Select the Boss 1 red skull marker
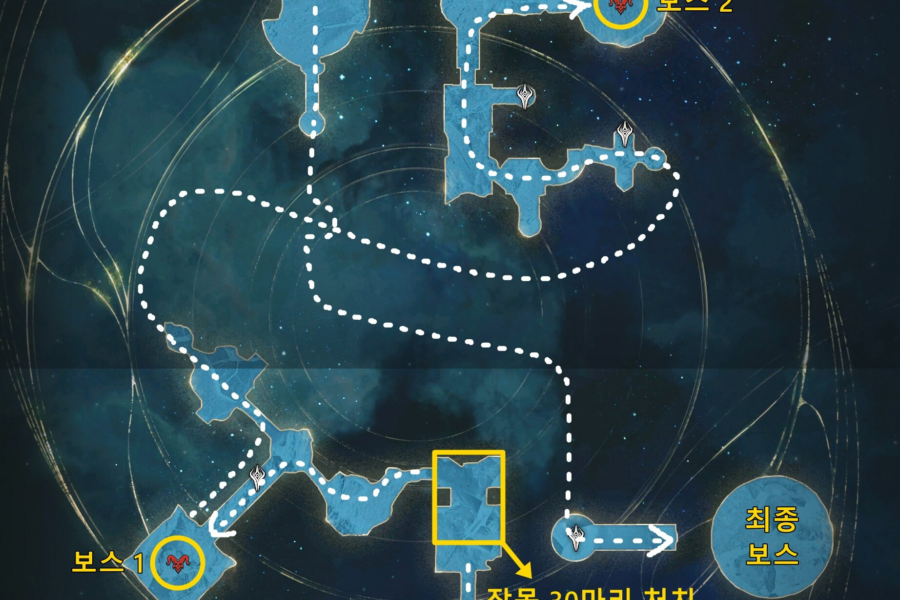Viewport: 900px width, 600px height. [x=179, y=563]
